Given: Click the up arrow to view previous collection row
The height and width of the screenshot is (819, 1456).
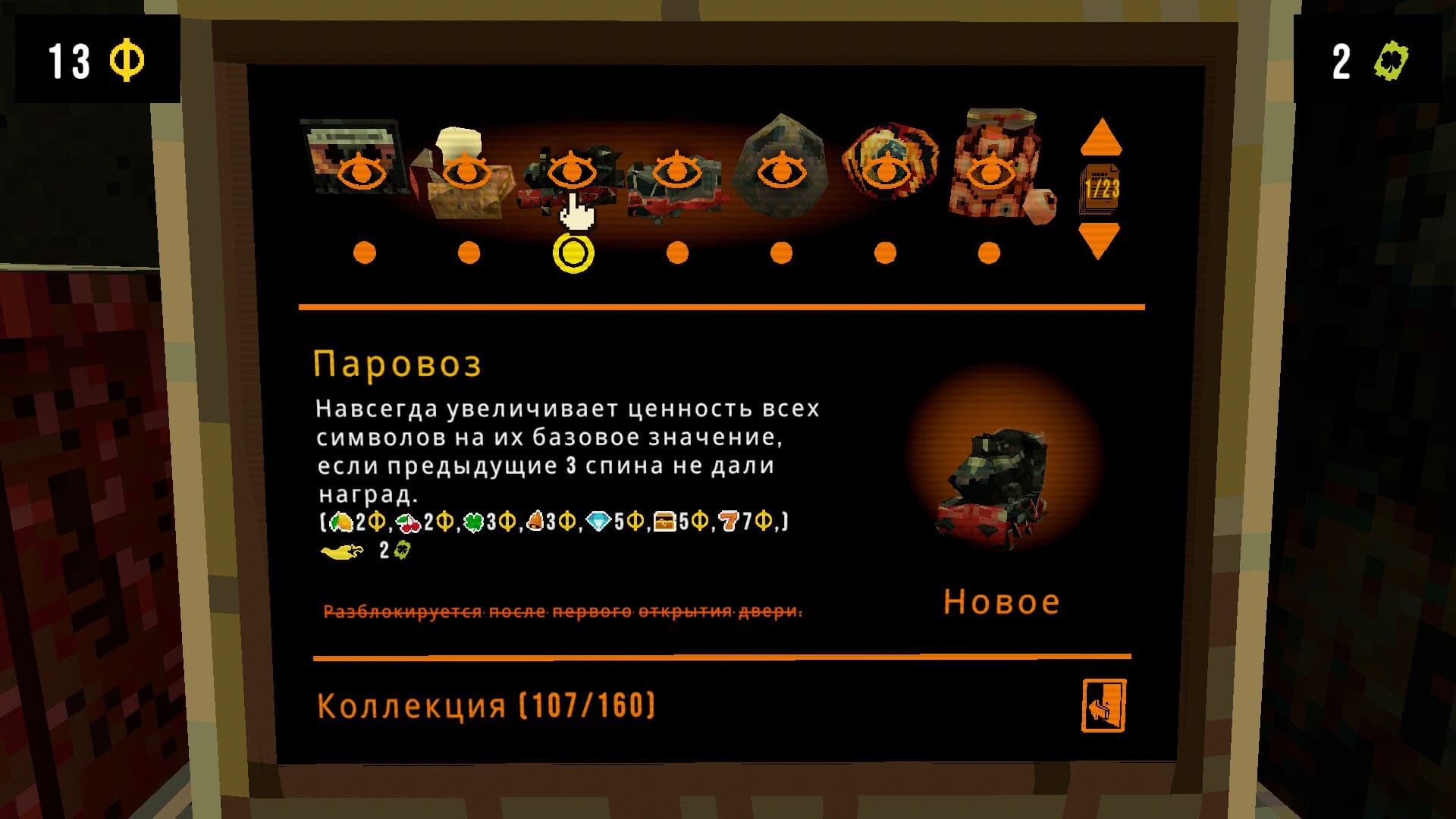Looking at the screenshot, I should (x=1102, y=136).
